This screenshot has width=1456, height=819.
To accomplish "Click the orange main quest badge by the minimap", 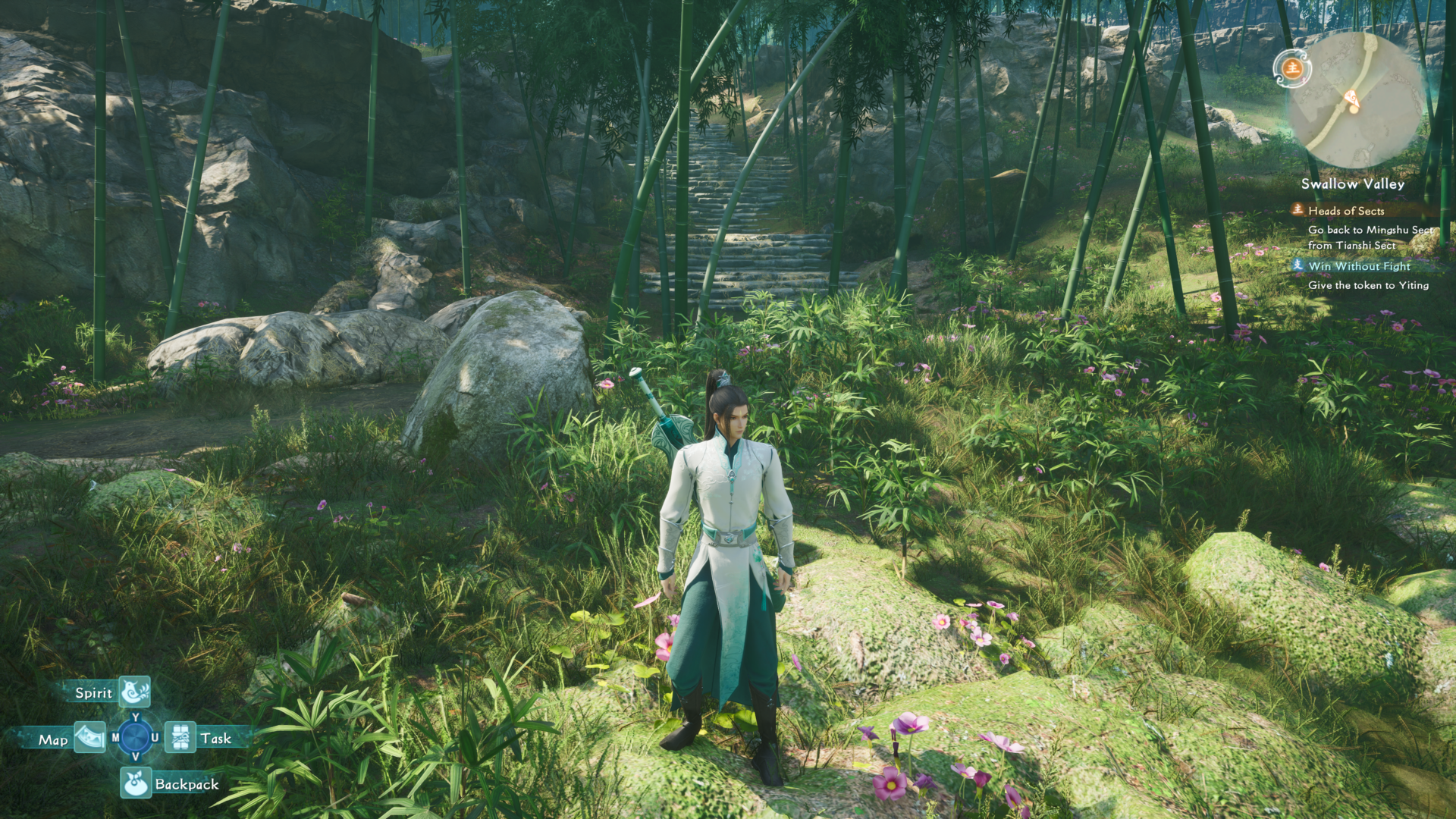I will [1291, 68].
